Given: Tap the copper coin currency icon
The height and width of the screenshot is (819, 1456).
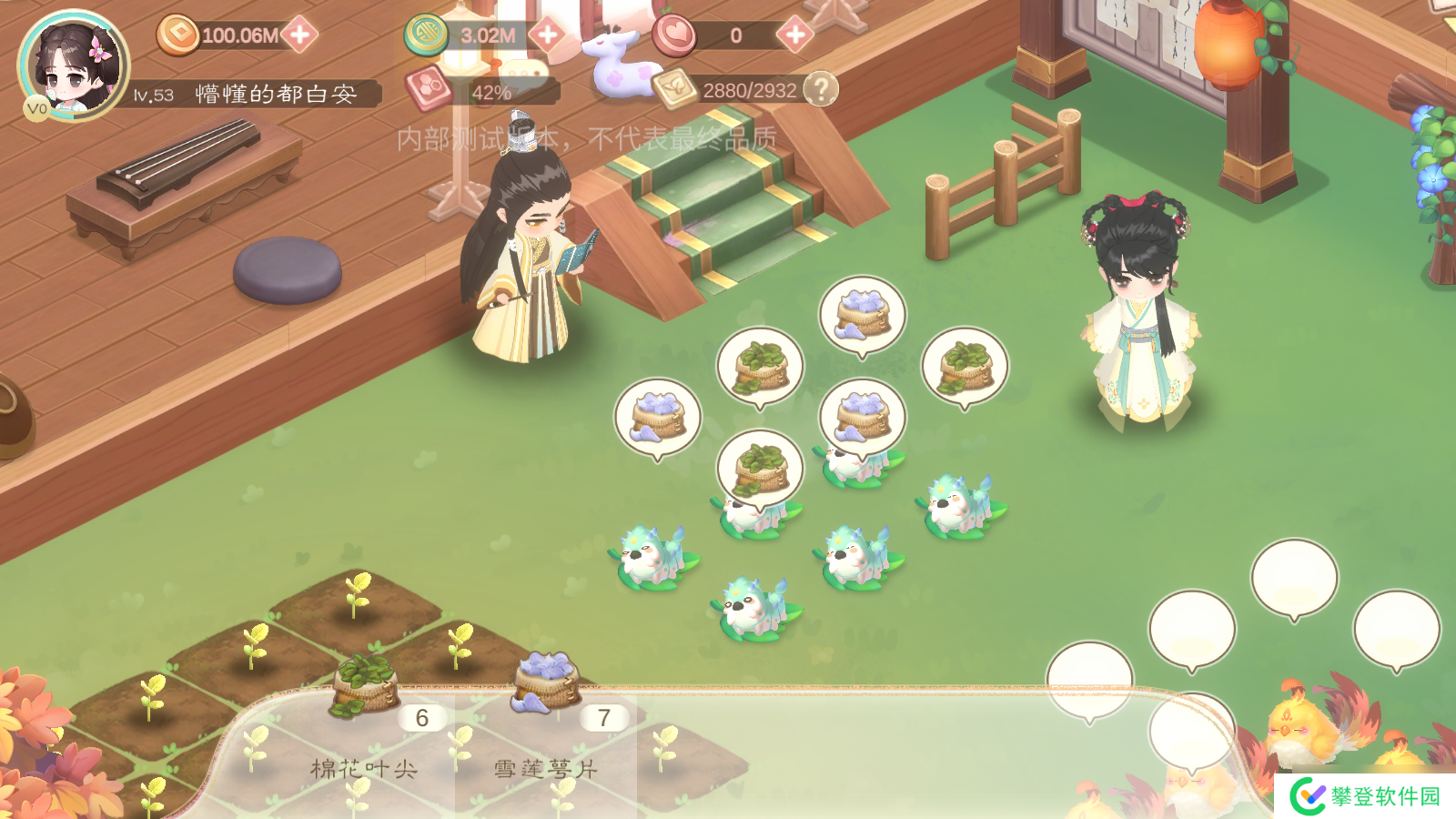Looking at the screenshot, I should pos(178,35).
